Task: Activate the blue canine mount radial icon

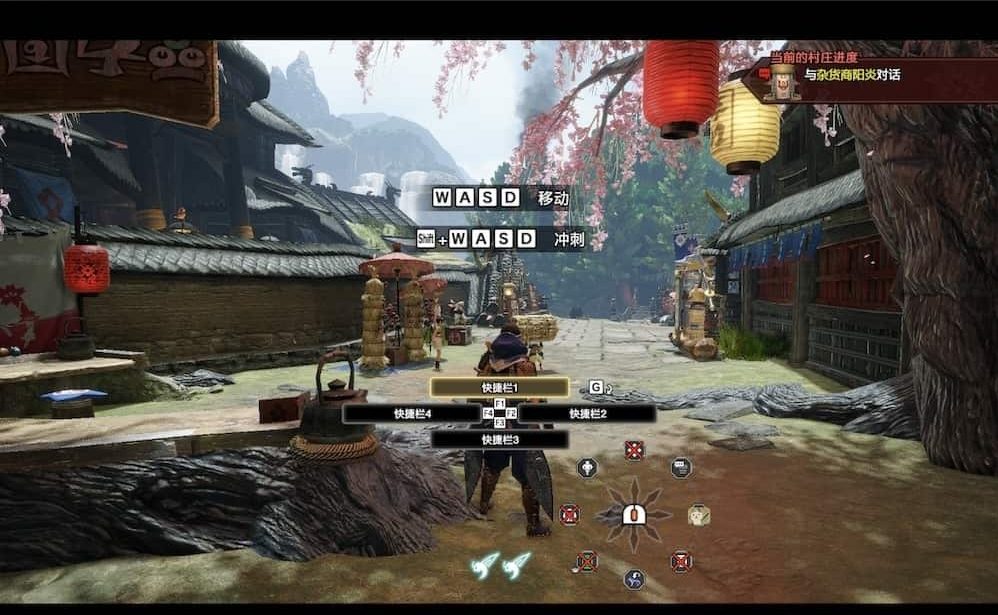Action: click(634, 579)
